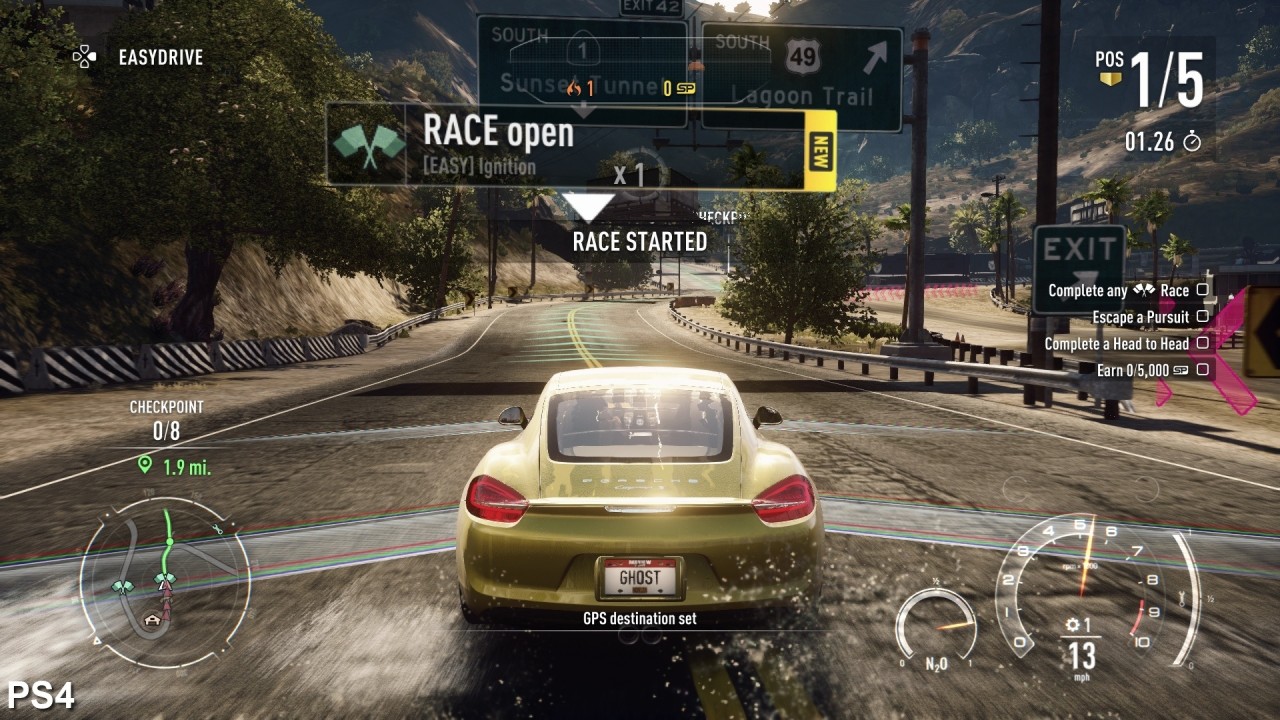
Task: Click the crossed flags race icon
Action: (x=369, y=146)
